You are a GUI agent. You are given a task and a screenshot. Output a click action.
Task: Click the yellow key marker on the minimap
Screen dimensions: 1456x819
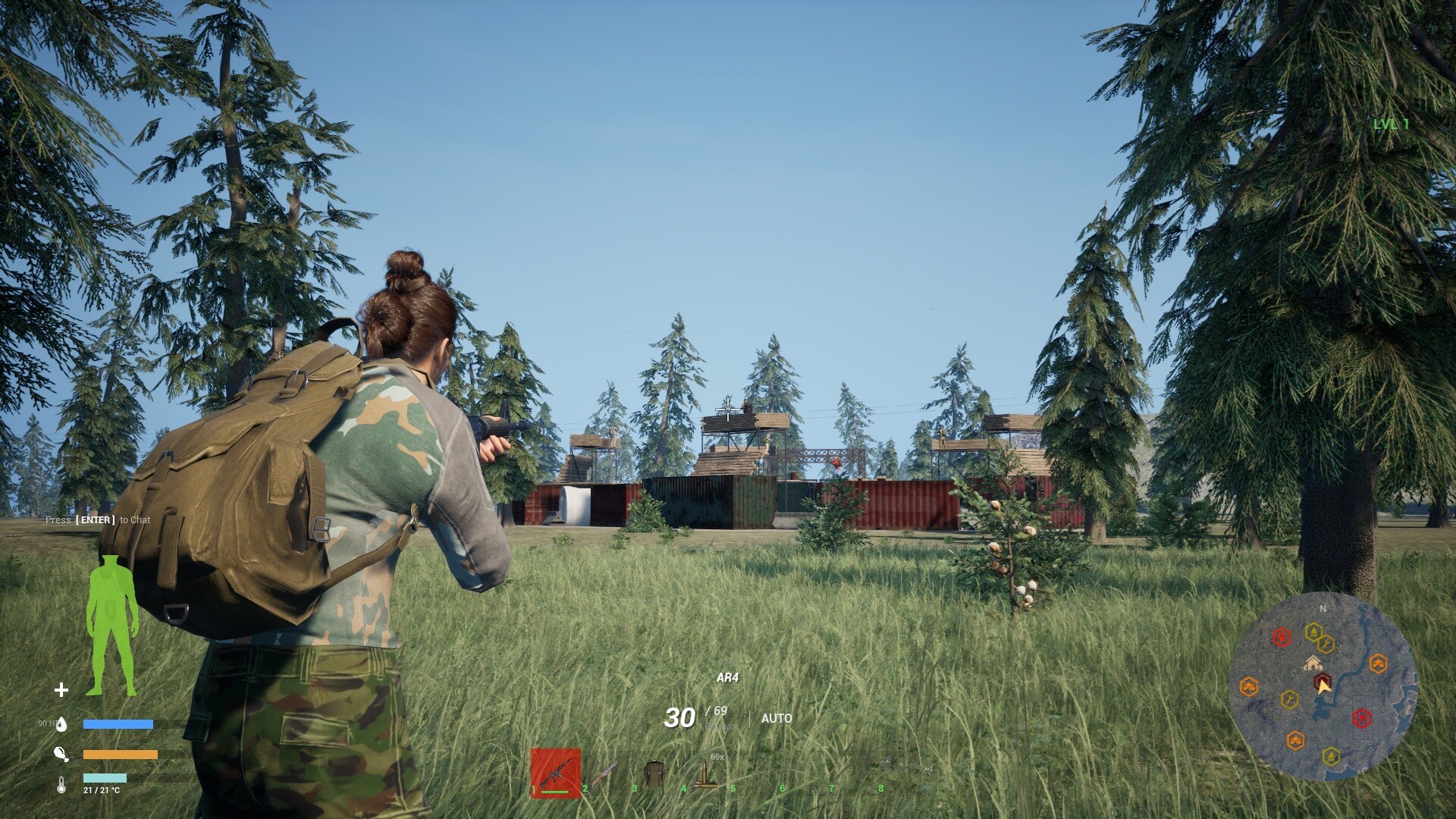[1326, 642]
